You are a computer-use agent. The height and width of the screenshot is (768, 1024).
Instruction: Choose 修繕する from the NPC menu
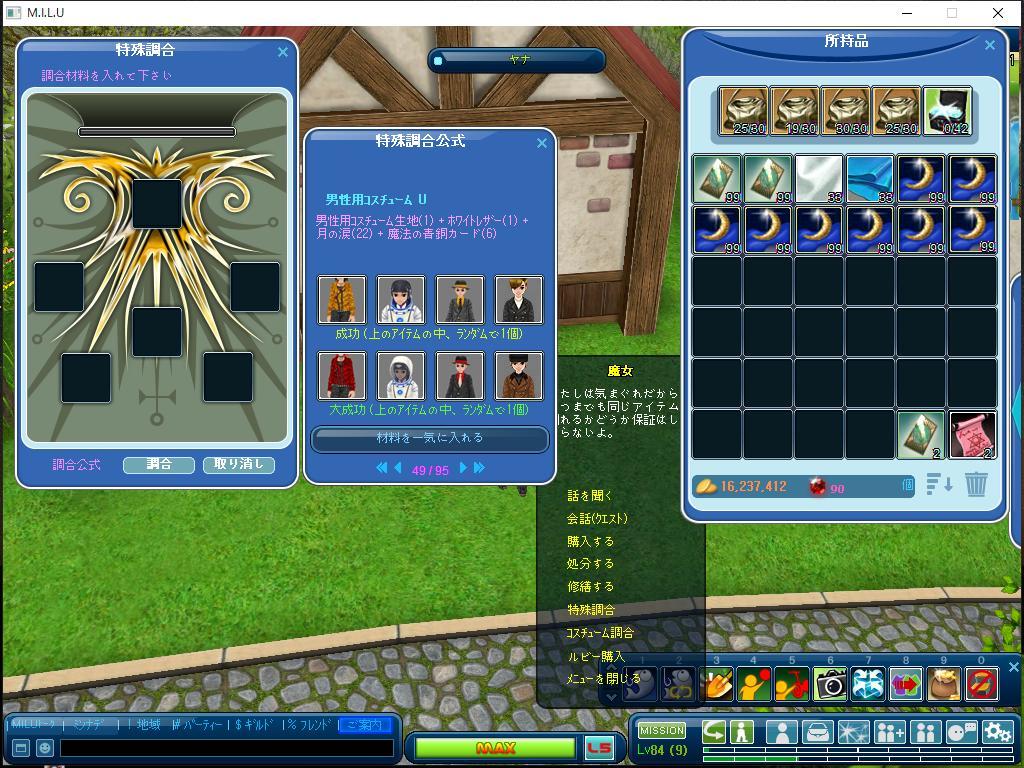(x=590, y=587)
